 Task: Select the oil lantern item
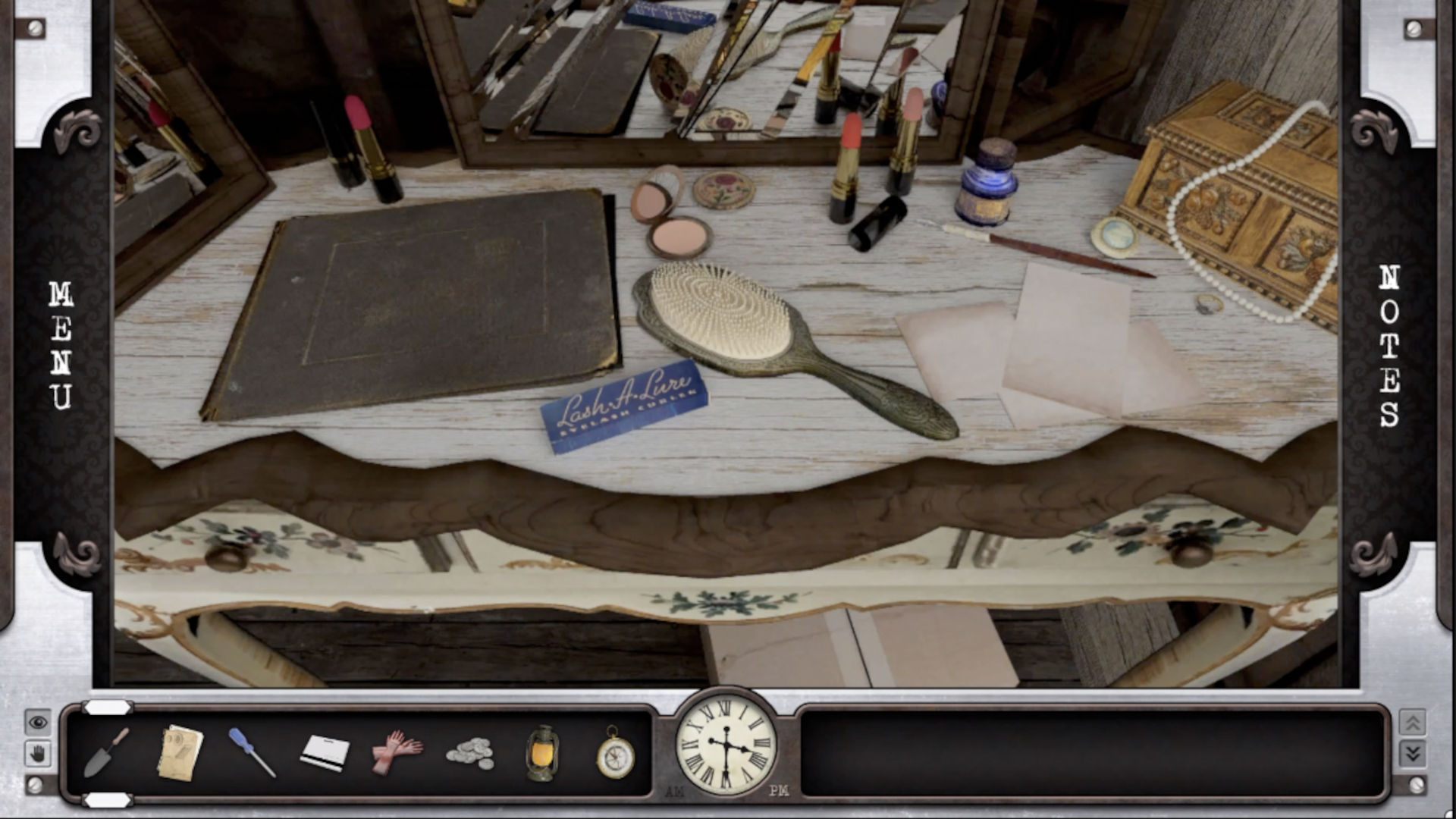pos(542,753)
